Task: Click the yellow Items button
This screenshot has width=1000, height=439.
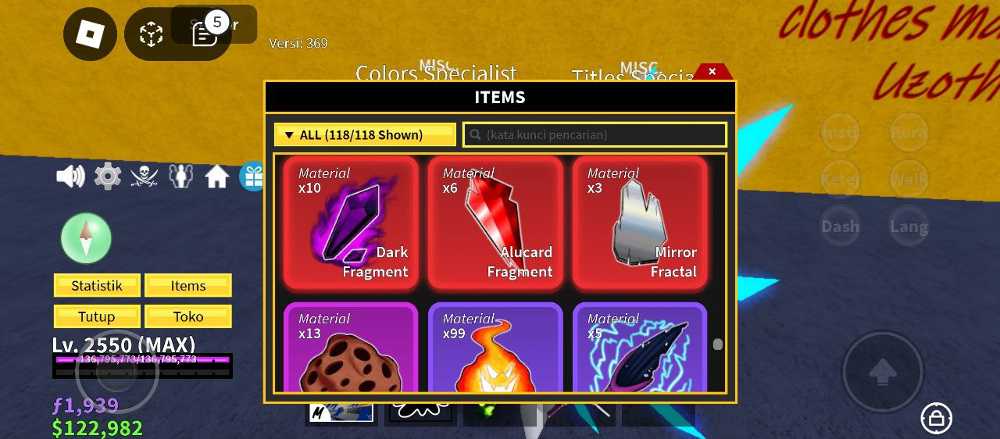Action: coord(188,286)
